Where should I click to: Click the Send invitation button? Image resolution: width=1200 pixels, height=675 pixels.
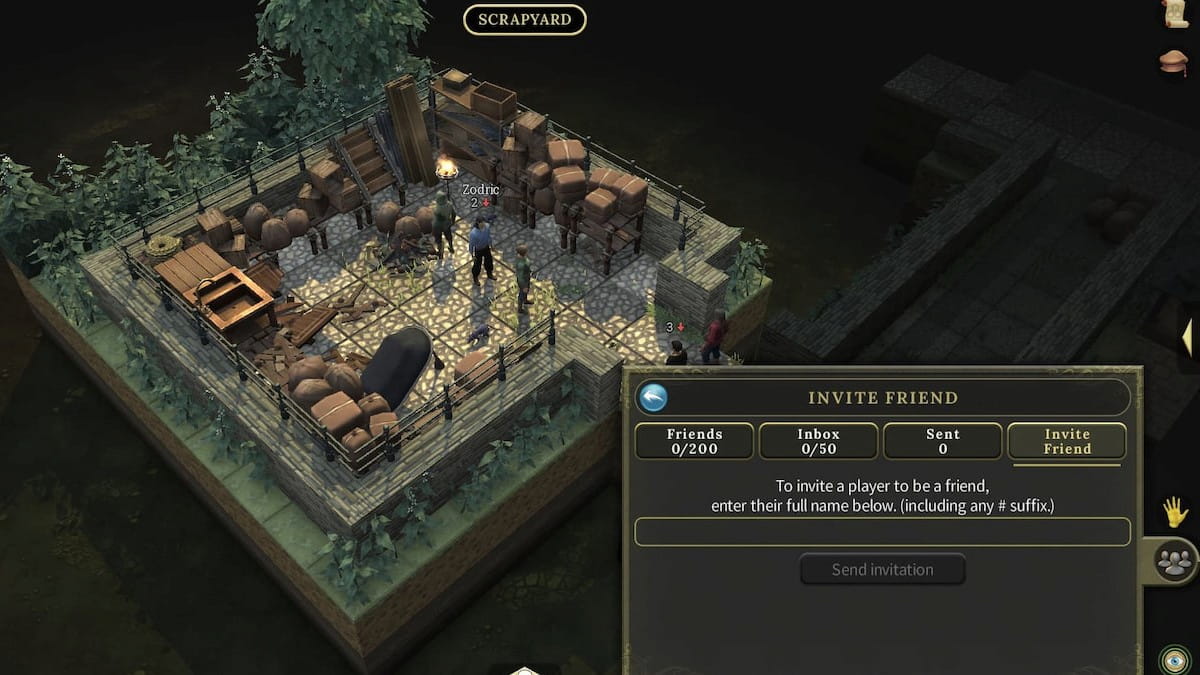882,570
